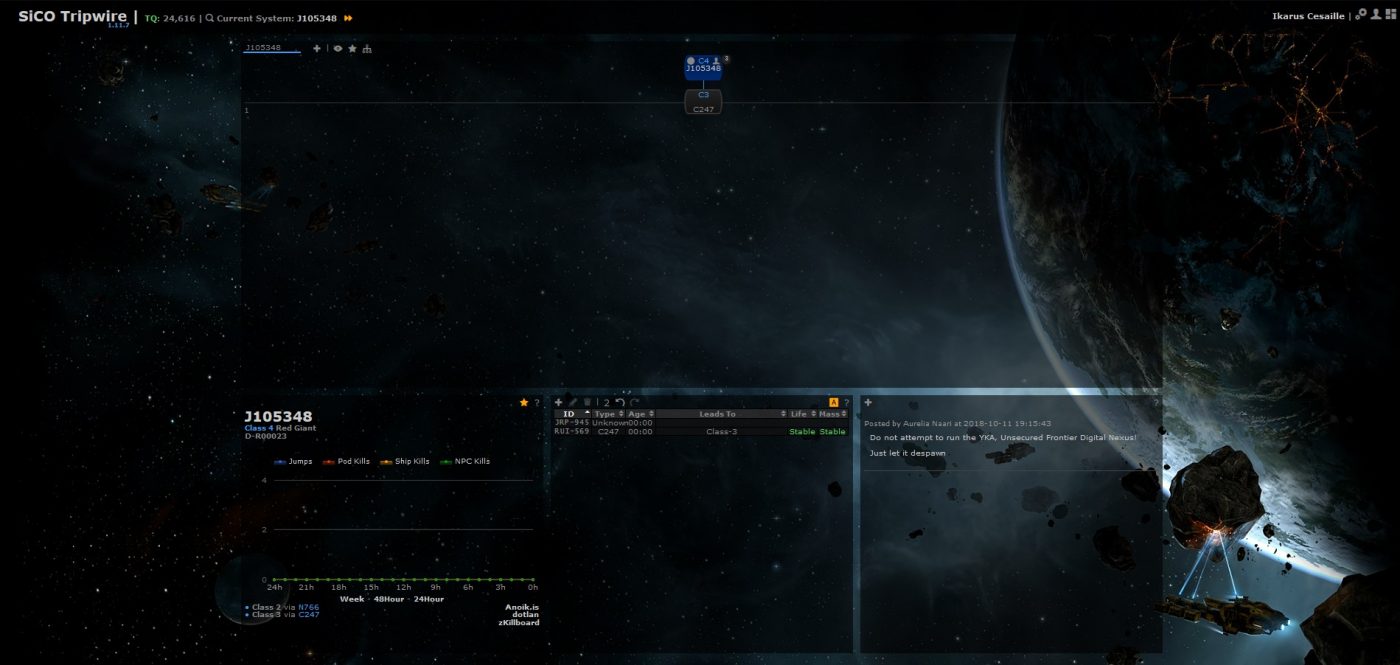Toggle the orange favorite star in the system info panel

coord(524,402)
